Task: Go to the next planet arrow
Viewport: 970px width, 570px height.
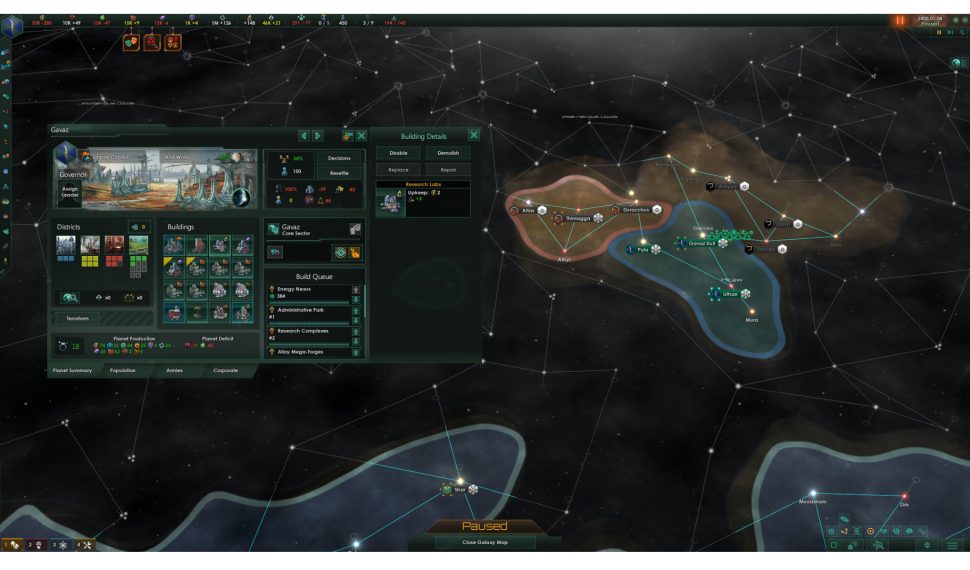Action: click(318, 135)
